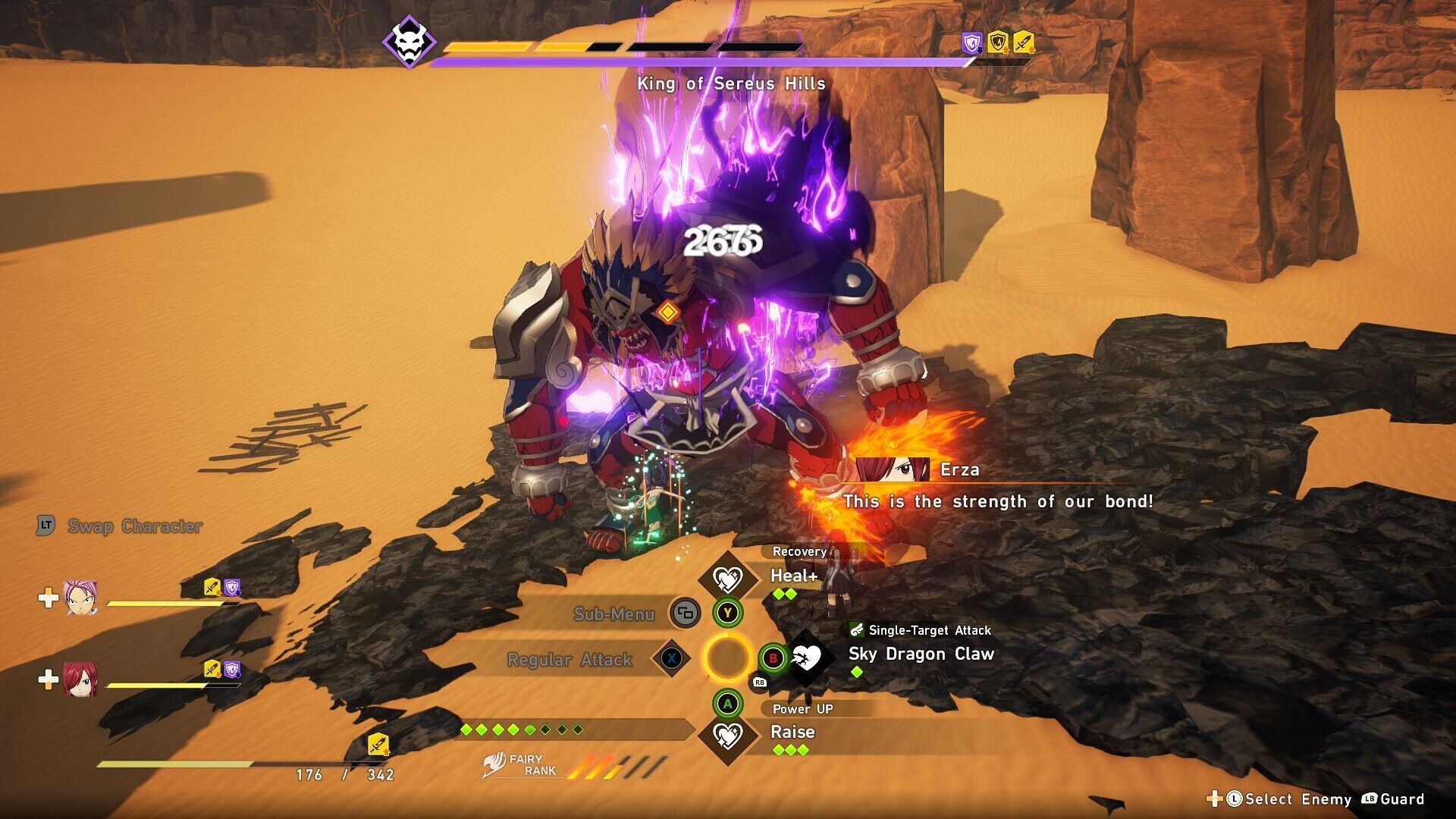Inspect the boss's purple shield debuff icon
Viewport: 1456px width, 819px height.
pos(971,43)
